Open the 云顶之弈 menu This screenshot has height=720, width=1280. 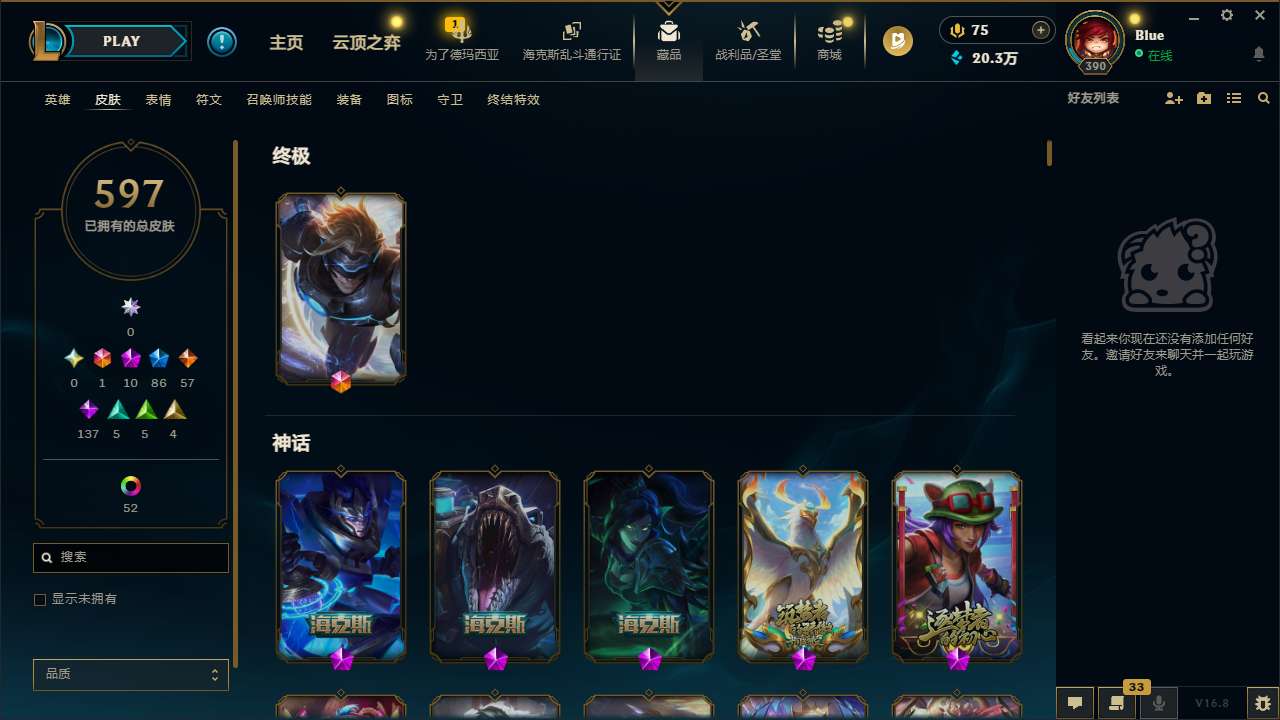(x=365, y=41)
